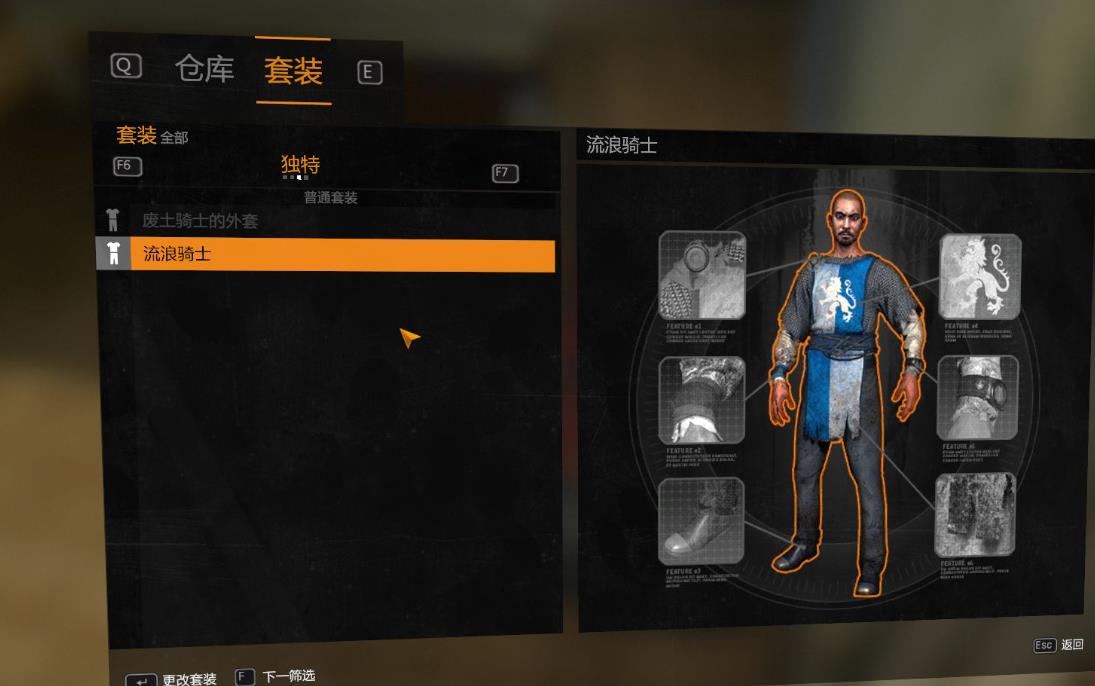
Task: View the leather bracer feature thumbnail
Action: (978, 397)
